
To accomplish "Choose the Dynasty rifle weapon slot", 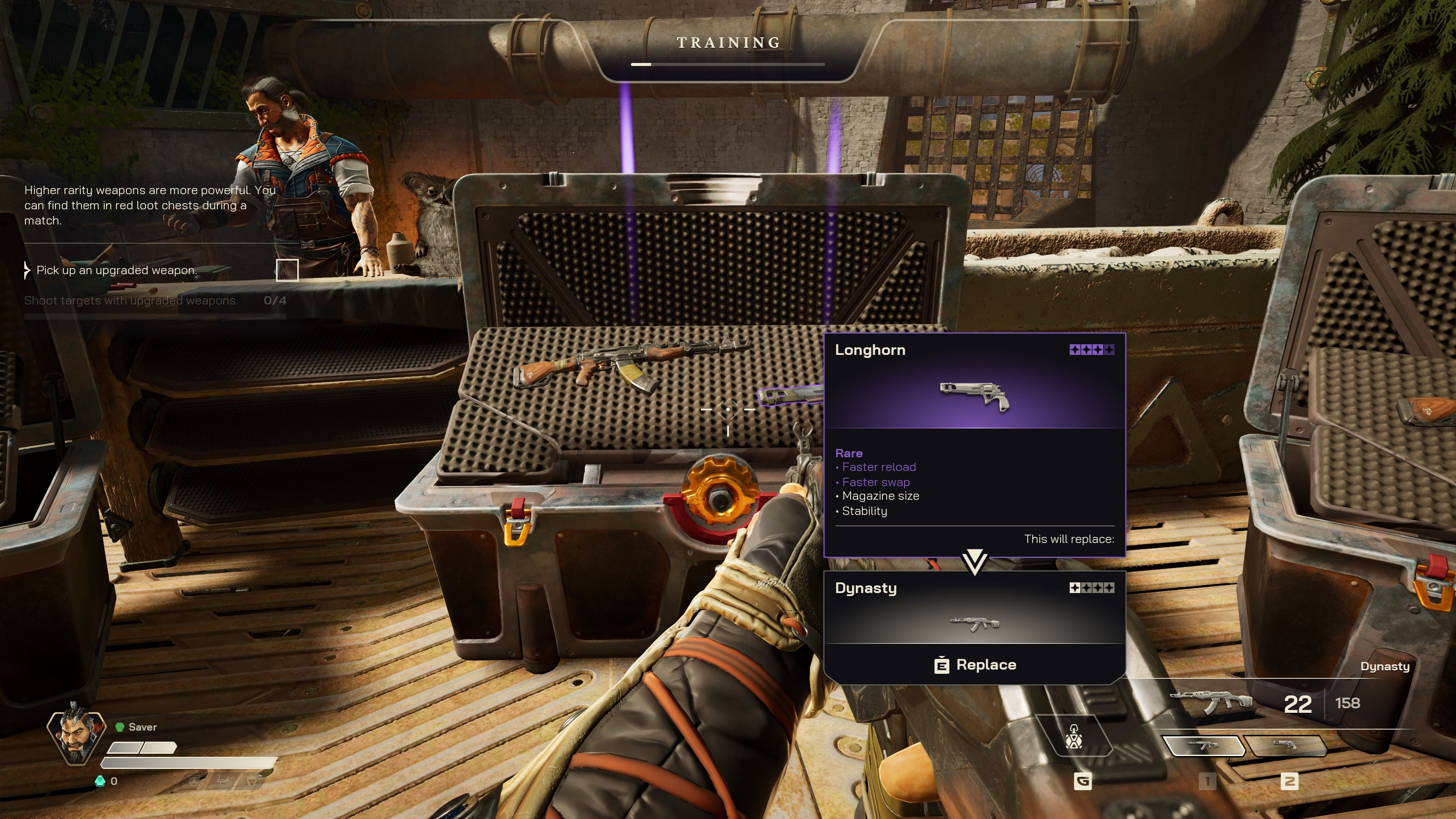I will click(x=1204, y=746).
